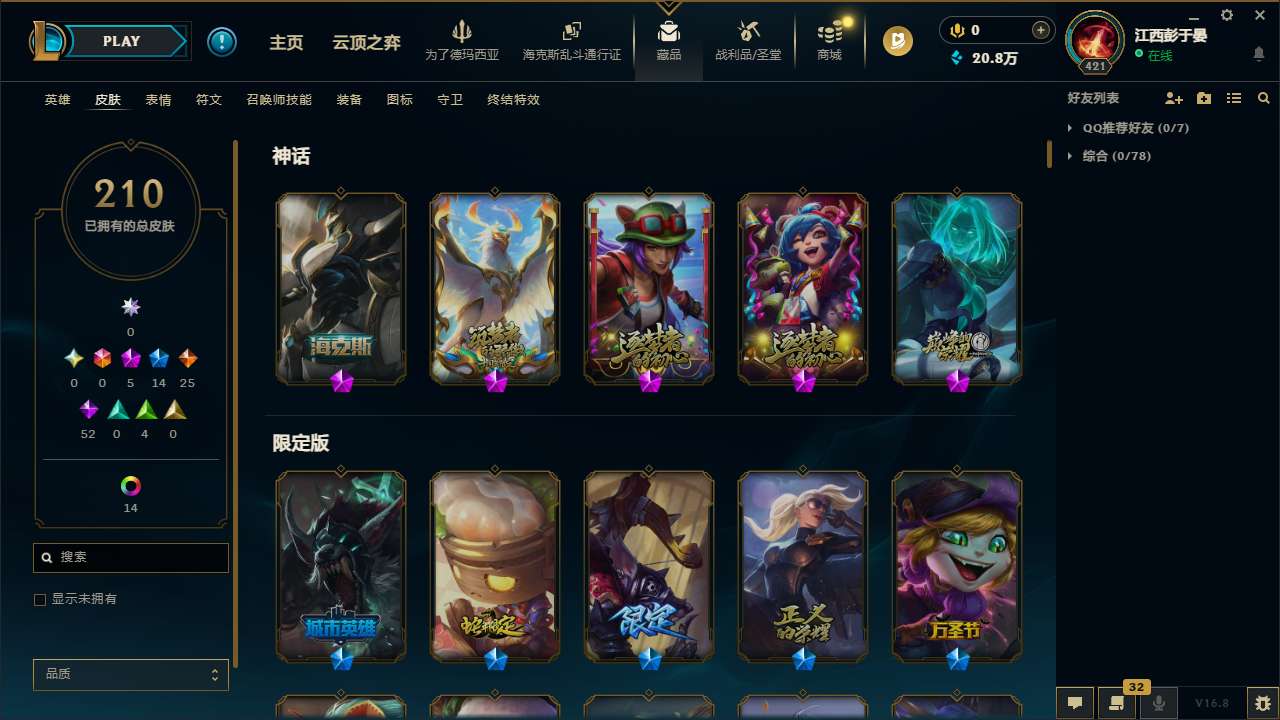The width and height of the screenshot is (1280, 720).
Task: Toggle the microphone mute in the bottom bar
Action: [x=1158, y=703]
